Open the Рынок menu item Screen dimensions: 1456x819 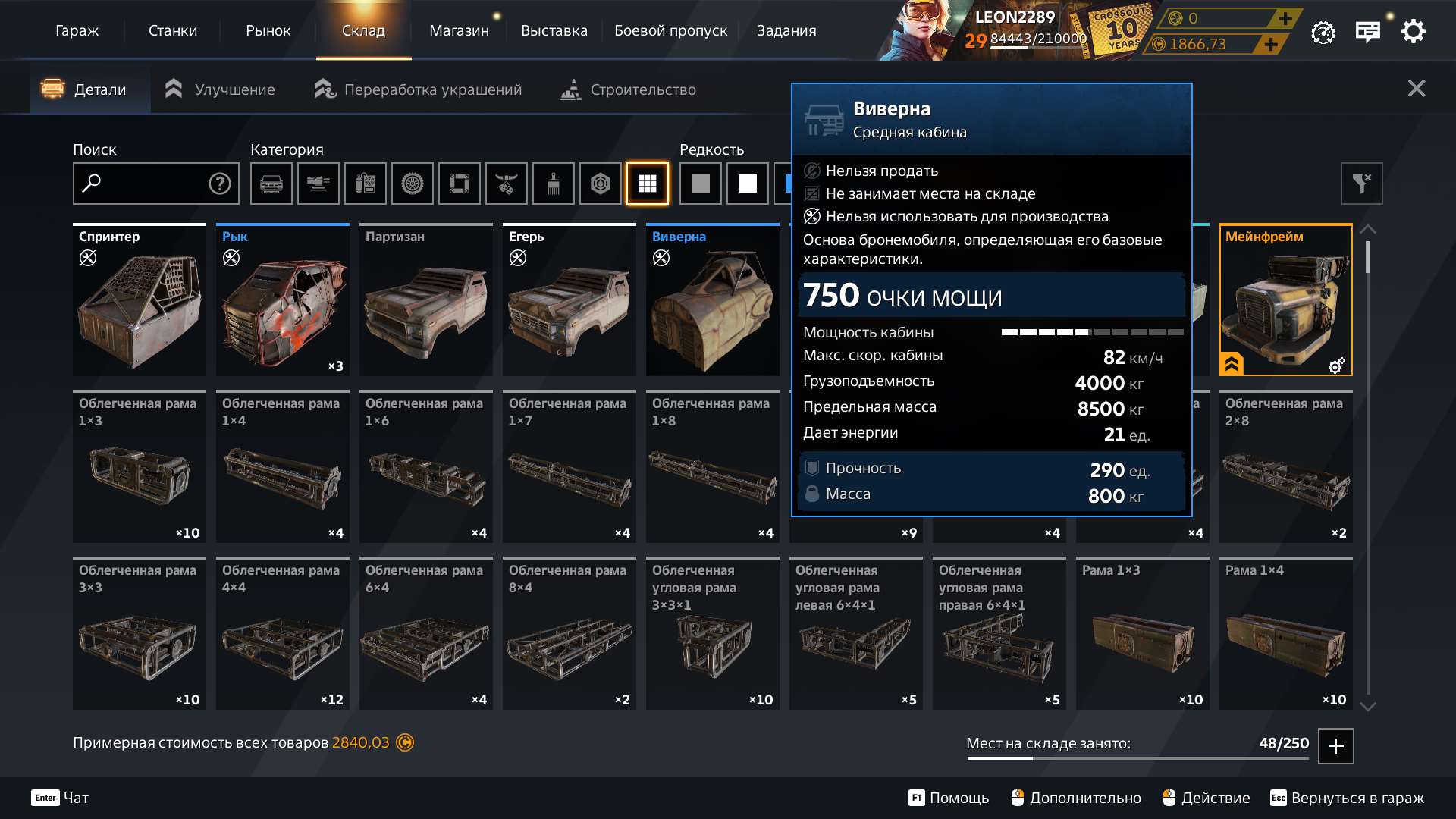coord(268,31)
